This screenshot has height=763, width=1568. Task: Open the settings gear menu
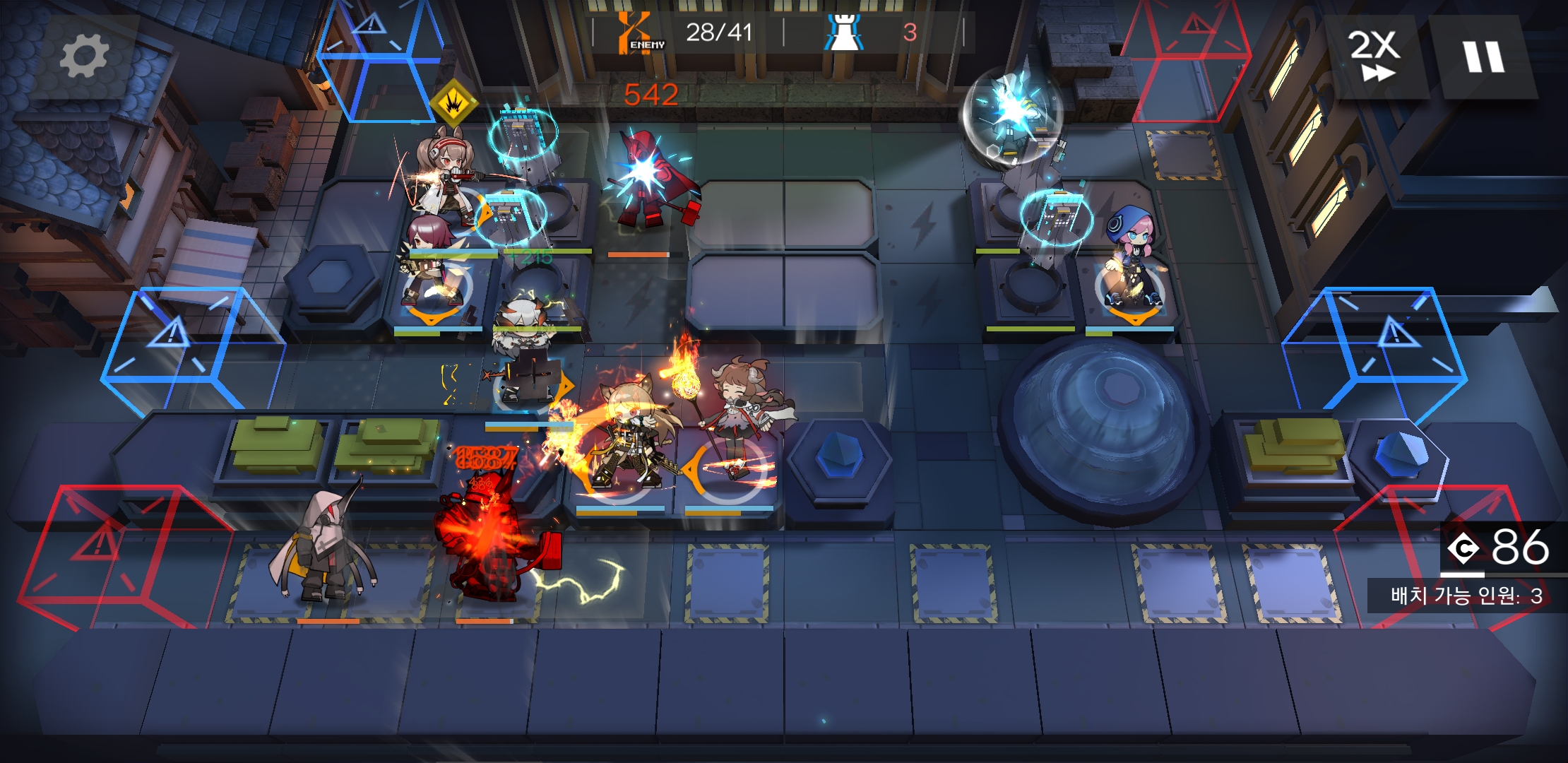[x=84, y=57]
